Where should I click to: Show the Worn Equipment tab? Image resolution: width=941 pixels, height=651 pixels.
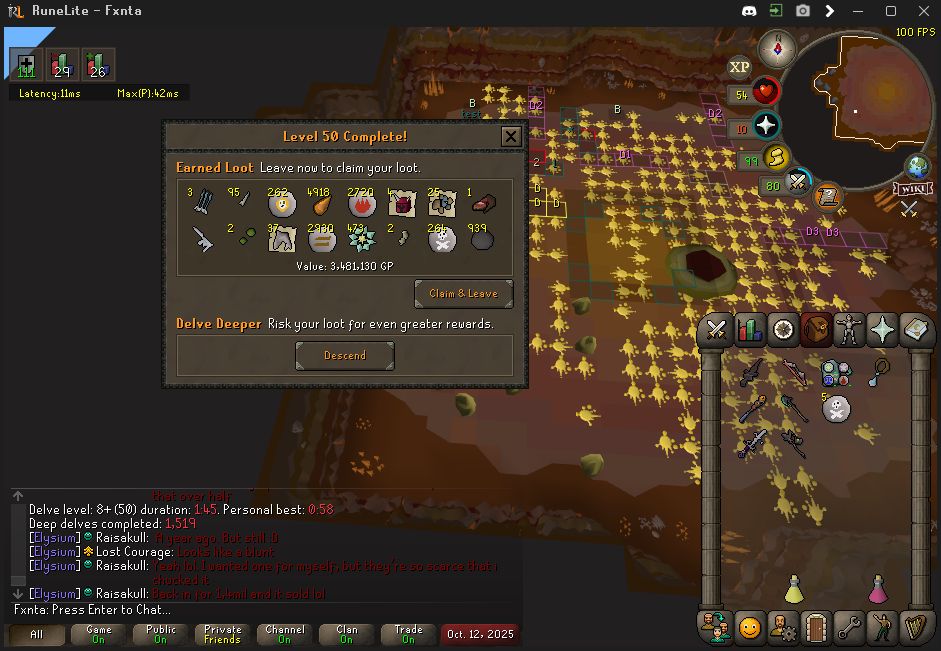tap(848, 330)
